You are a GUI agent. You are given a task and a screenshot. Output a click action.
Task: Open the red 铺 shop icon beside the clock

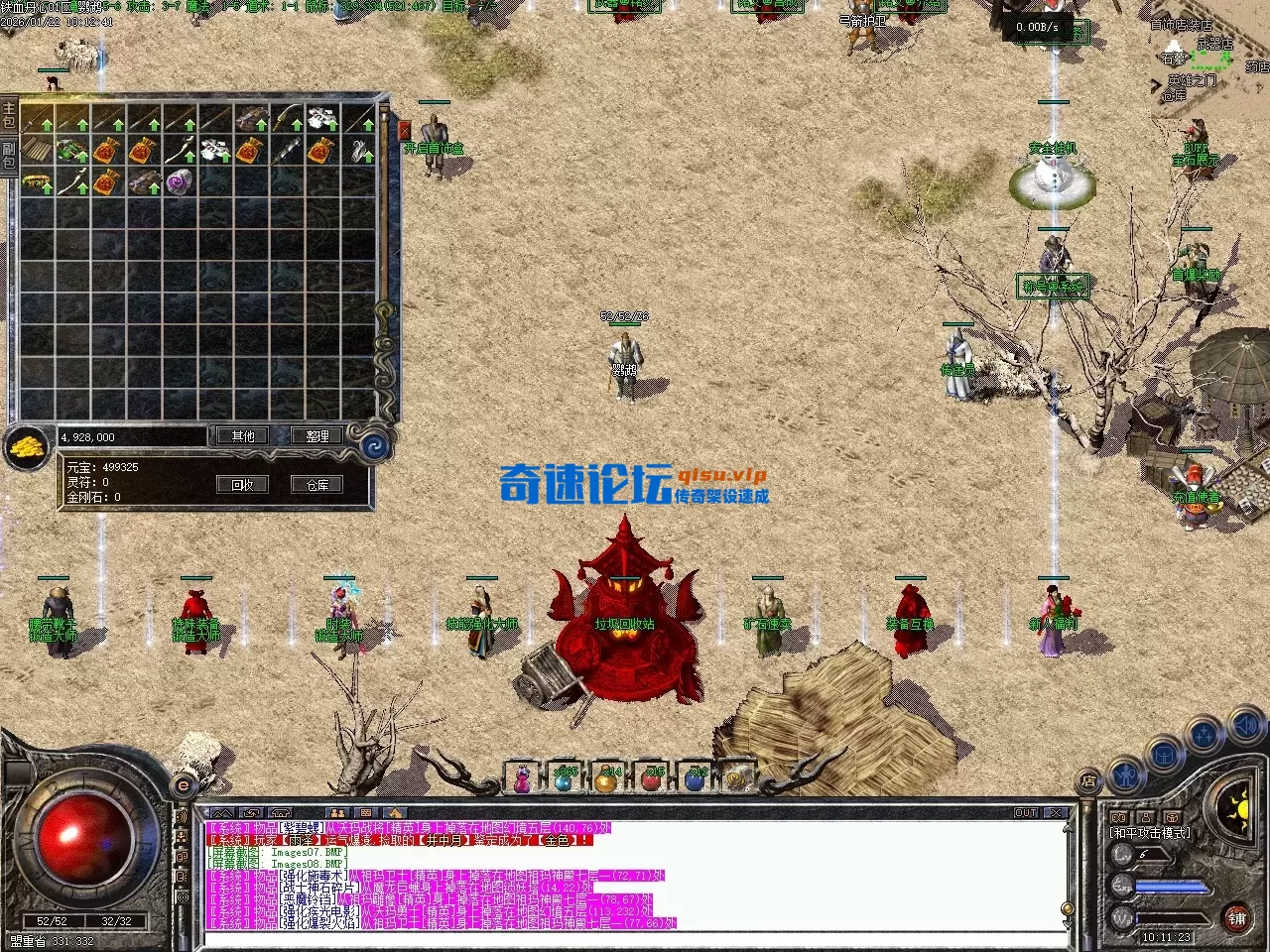tap(1237, 918)
